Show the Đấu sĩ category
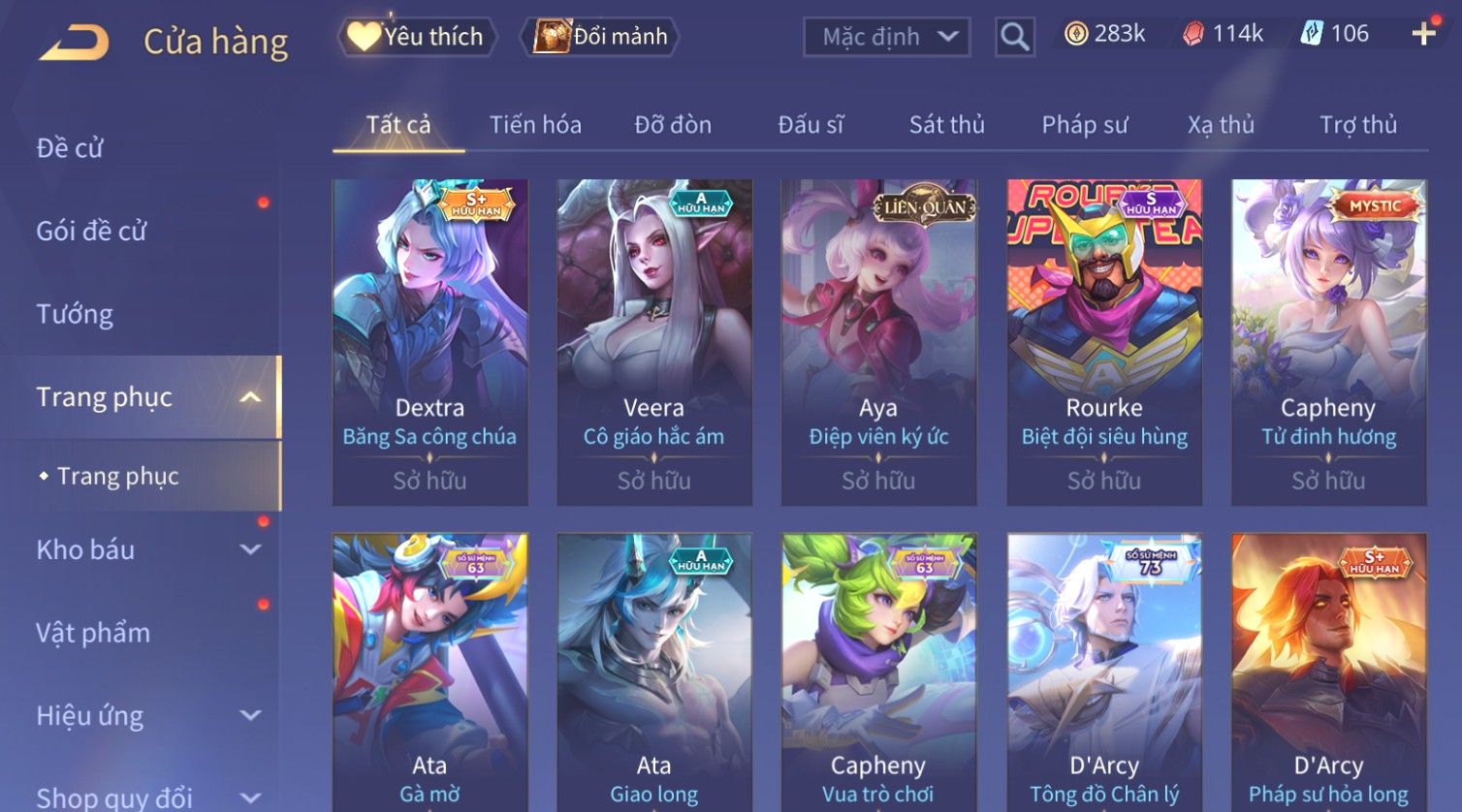Image resolution: width=1462 pixels, height=812 pixels. (x=810, y=125)
